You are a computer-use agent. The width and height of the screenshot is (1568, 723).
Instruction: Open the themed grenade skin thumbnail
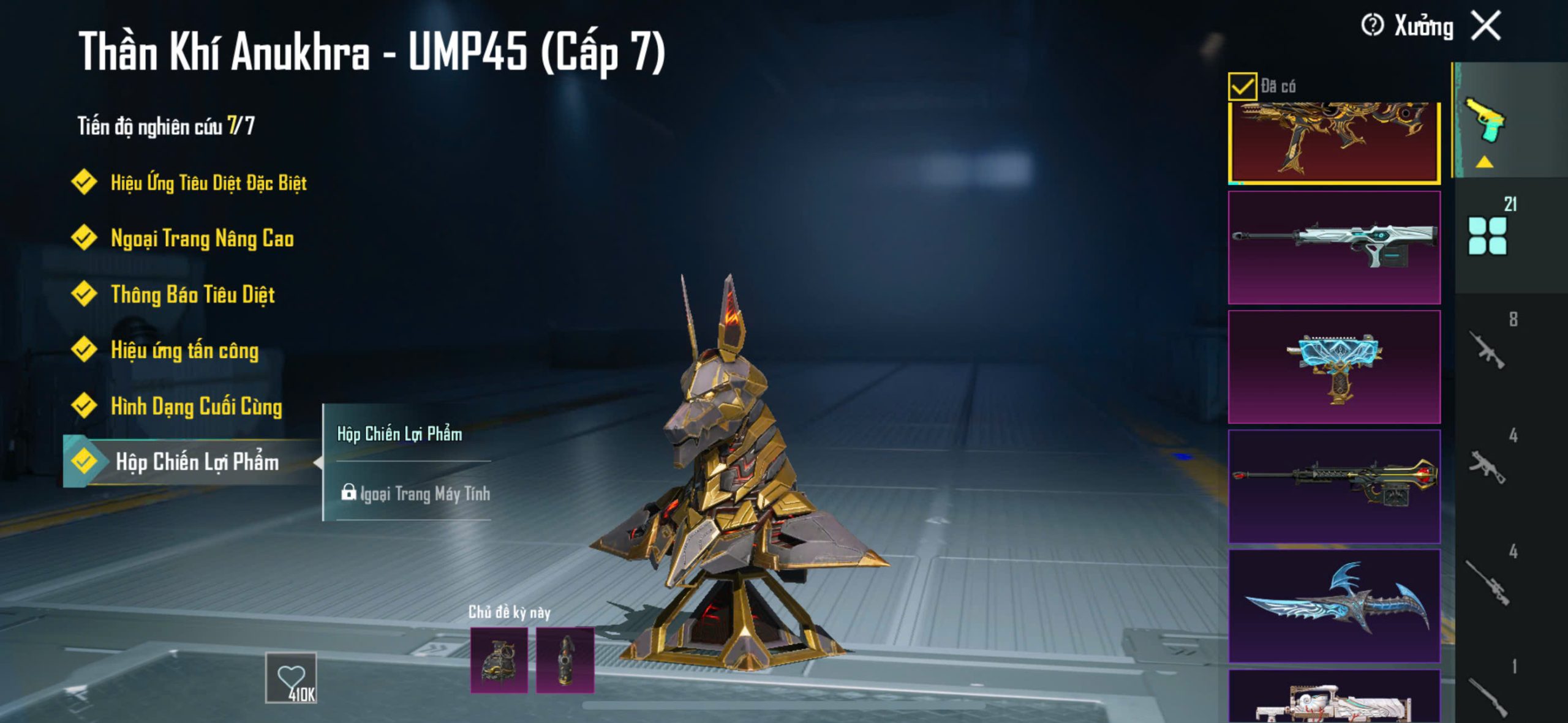pos(499,660)
